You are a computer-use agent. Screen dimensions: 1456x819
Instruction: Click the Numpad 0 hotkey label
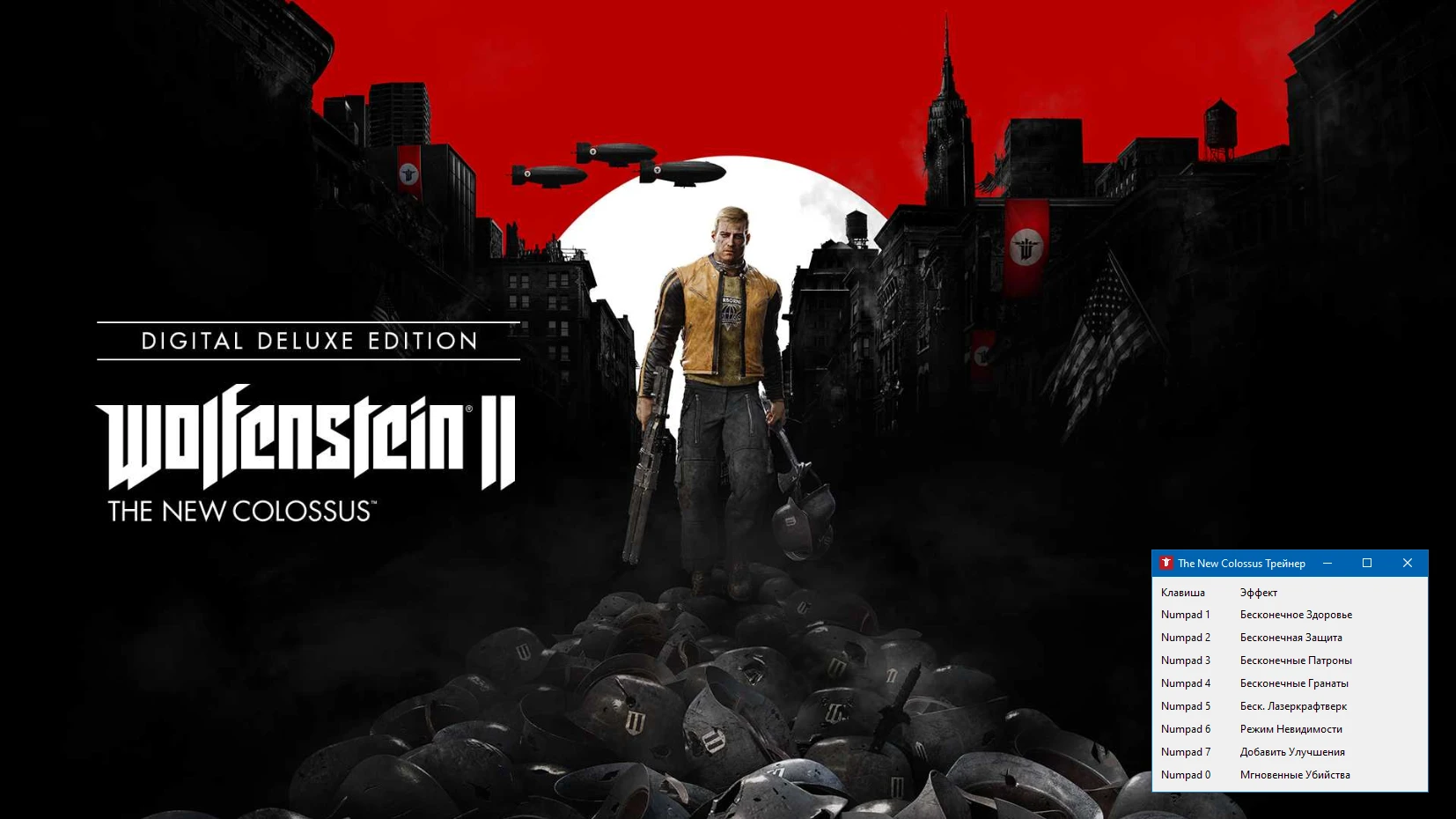pos(1185,774)
